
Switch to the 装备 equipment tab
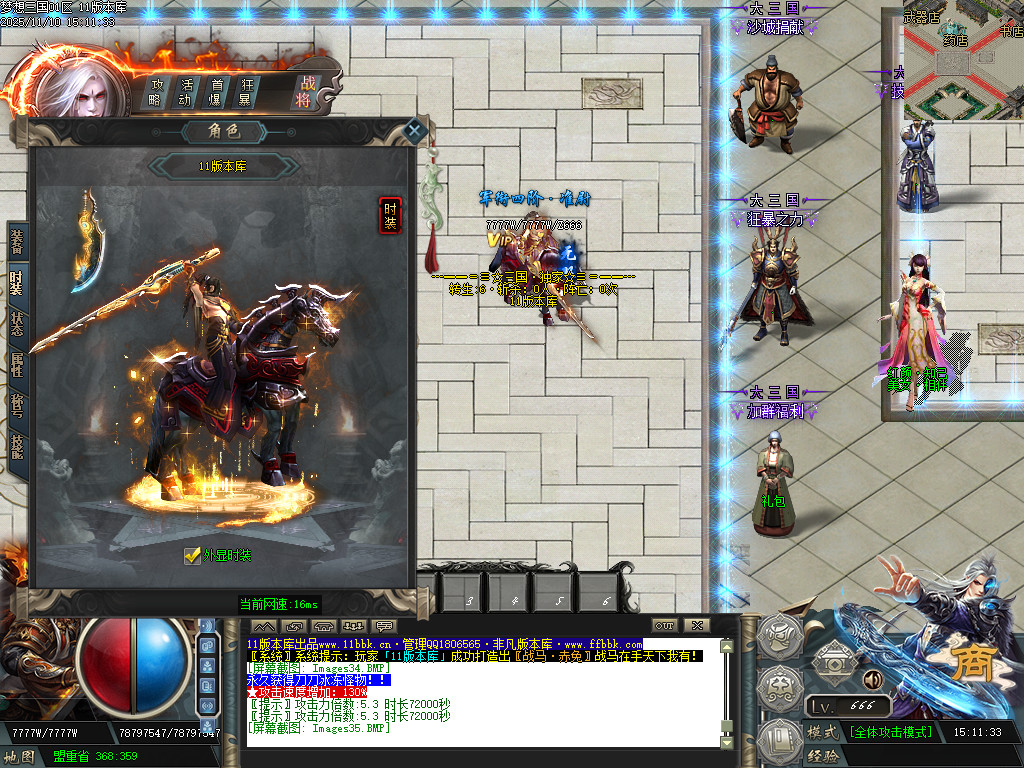pyautogui.click(x=17, y=241)
